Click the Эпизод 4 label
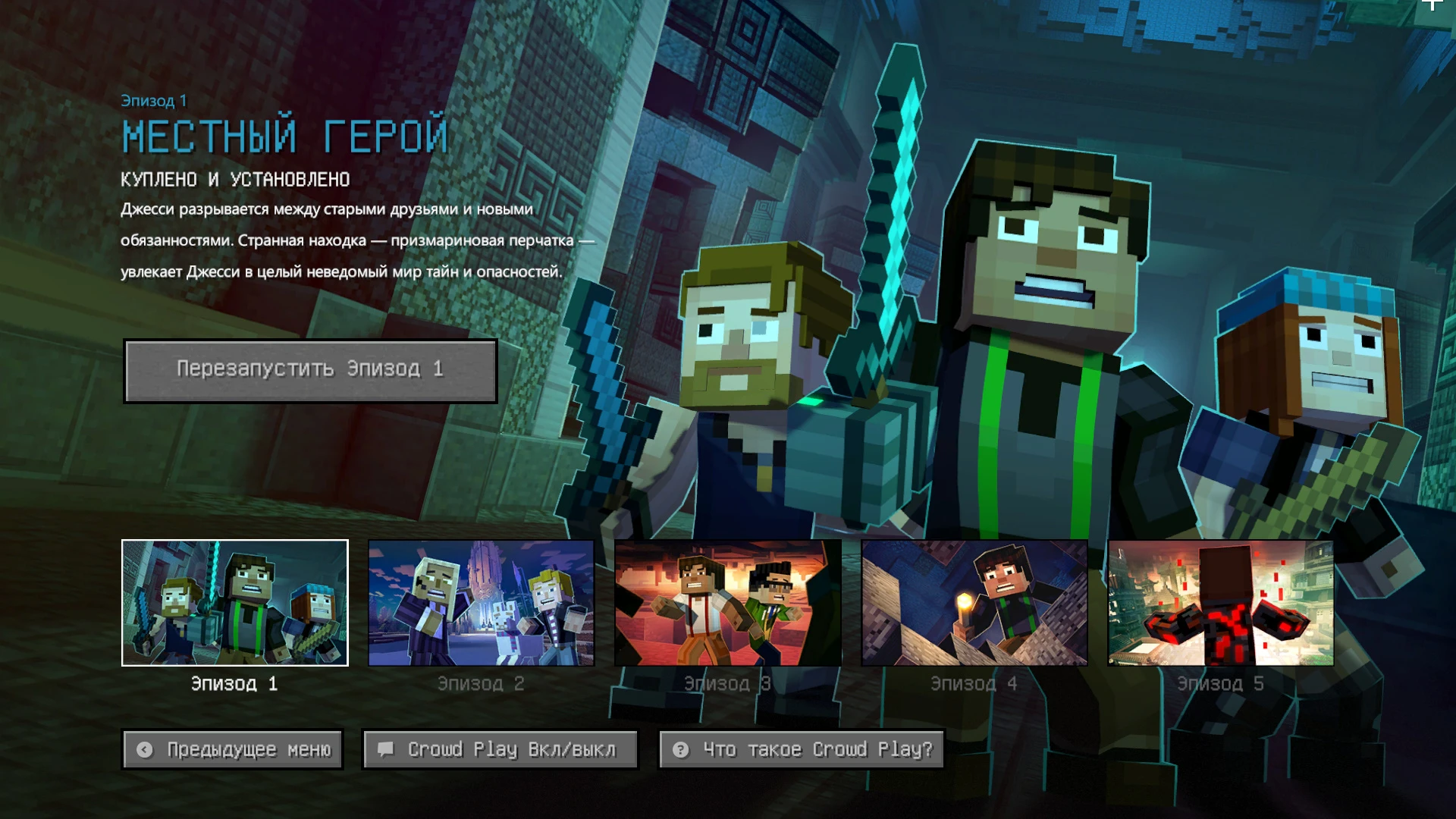 [x=973, y=683]
